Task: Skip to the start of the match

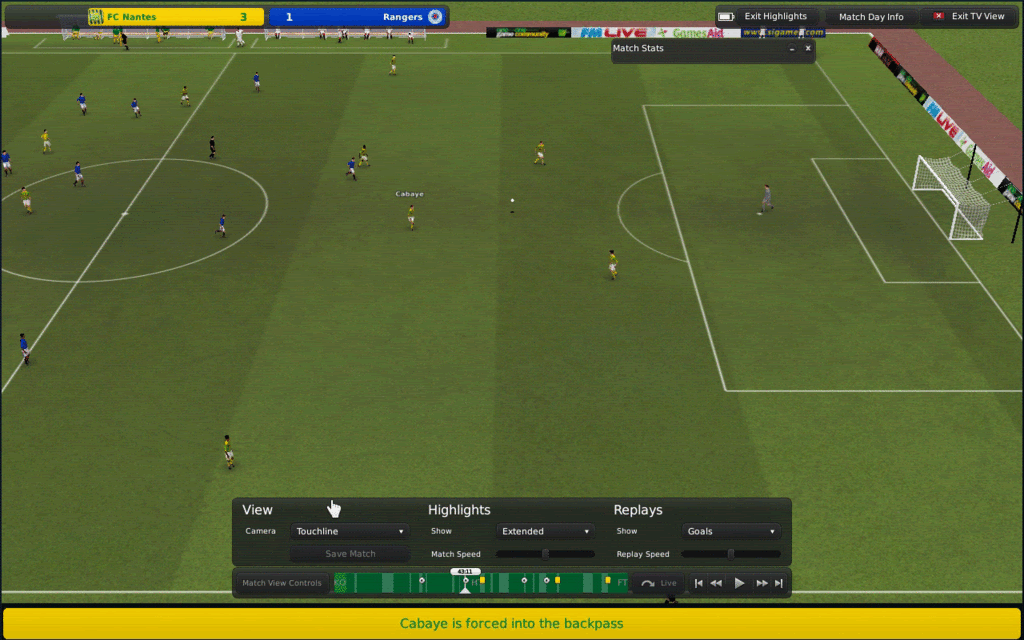Action: 699,583
